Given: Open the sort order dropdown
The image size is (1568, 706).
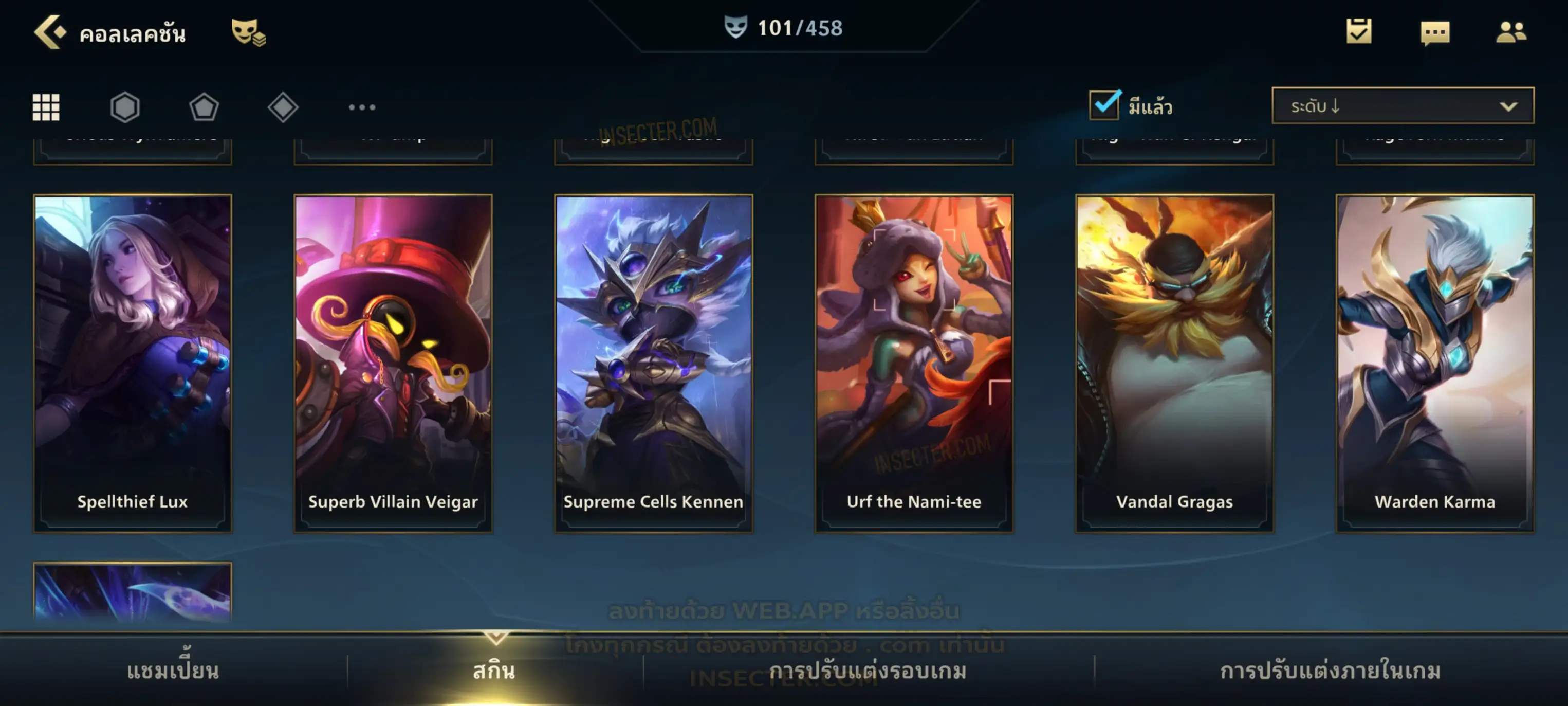Looking at the screenshot, I should point(1403,106).
